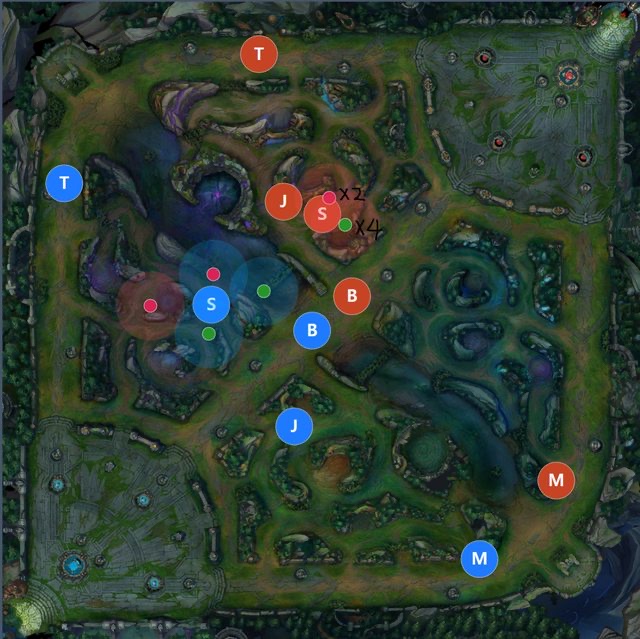This screenshot has width=640, height=639.
Task: Click the red B marker
Action: [352, 296]
